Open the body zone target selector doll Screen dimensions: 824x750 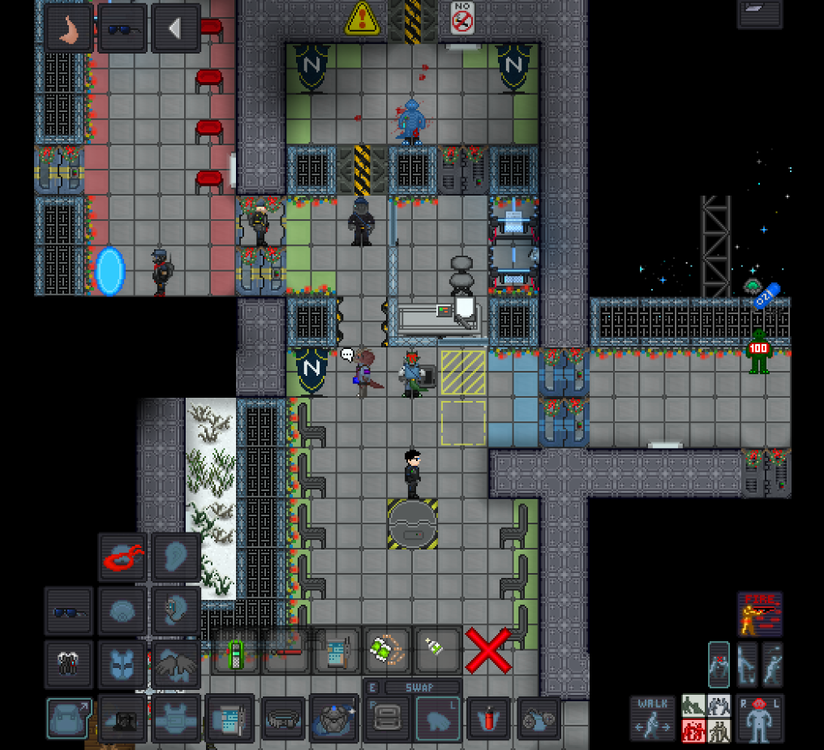759,718
